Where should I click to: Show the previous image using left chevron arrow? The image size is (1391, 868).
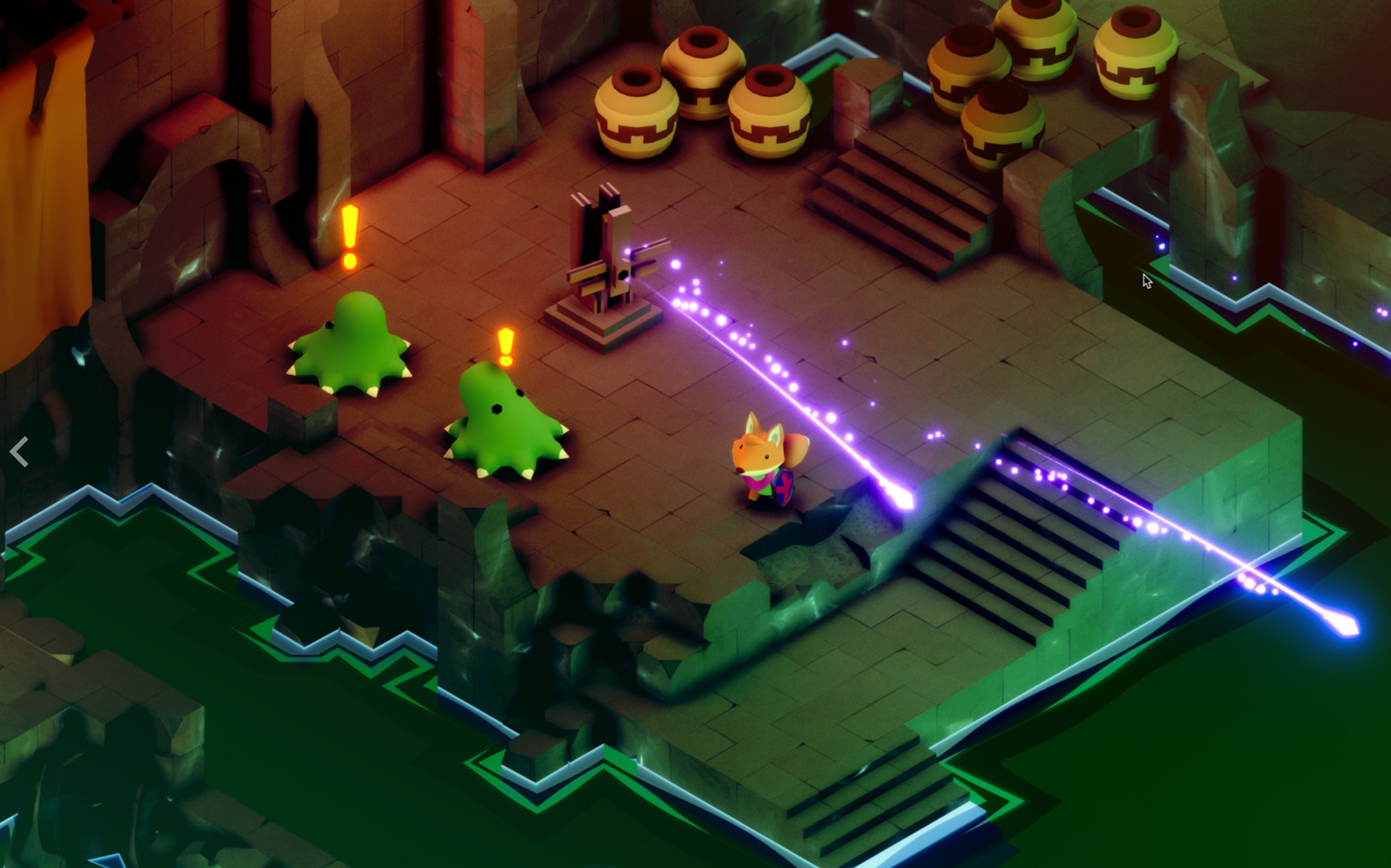point(20,451)
